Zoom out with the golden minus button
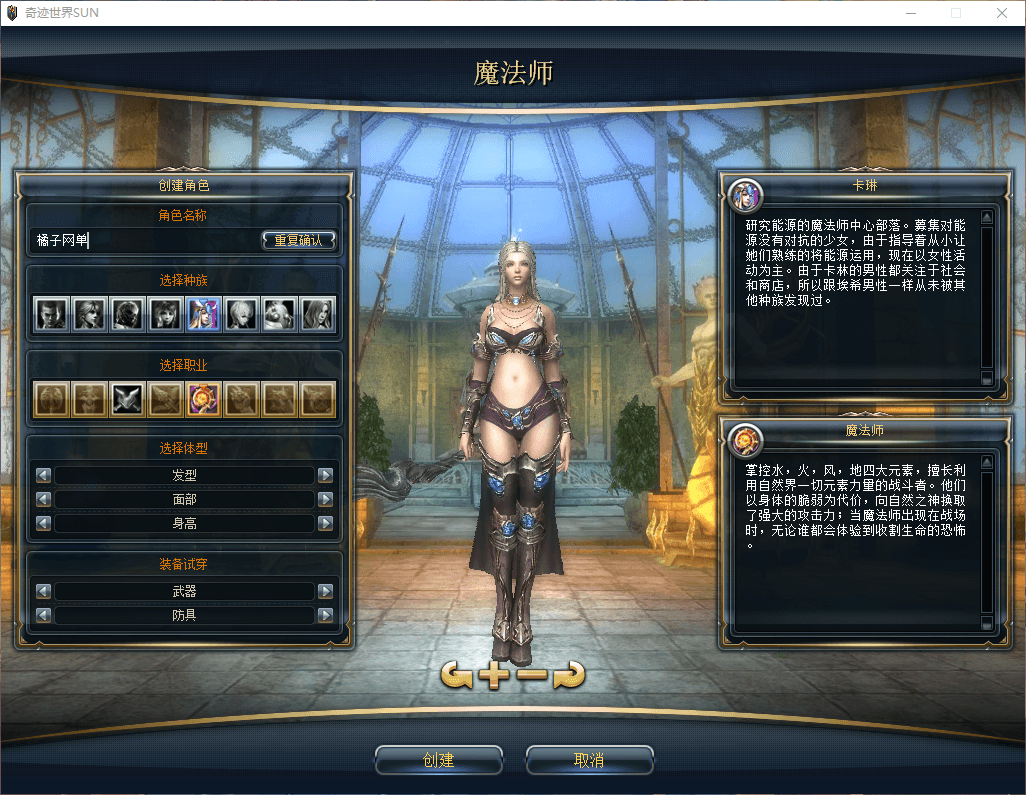 click(x=532, y=675)
